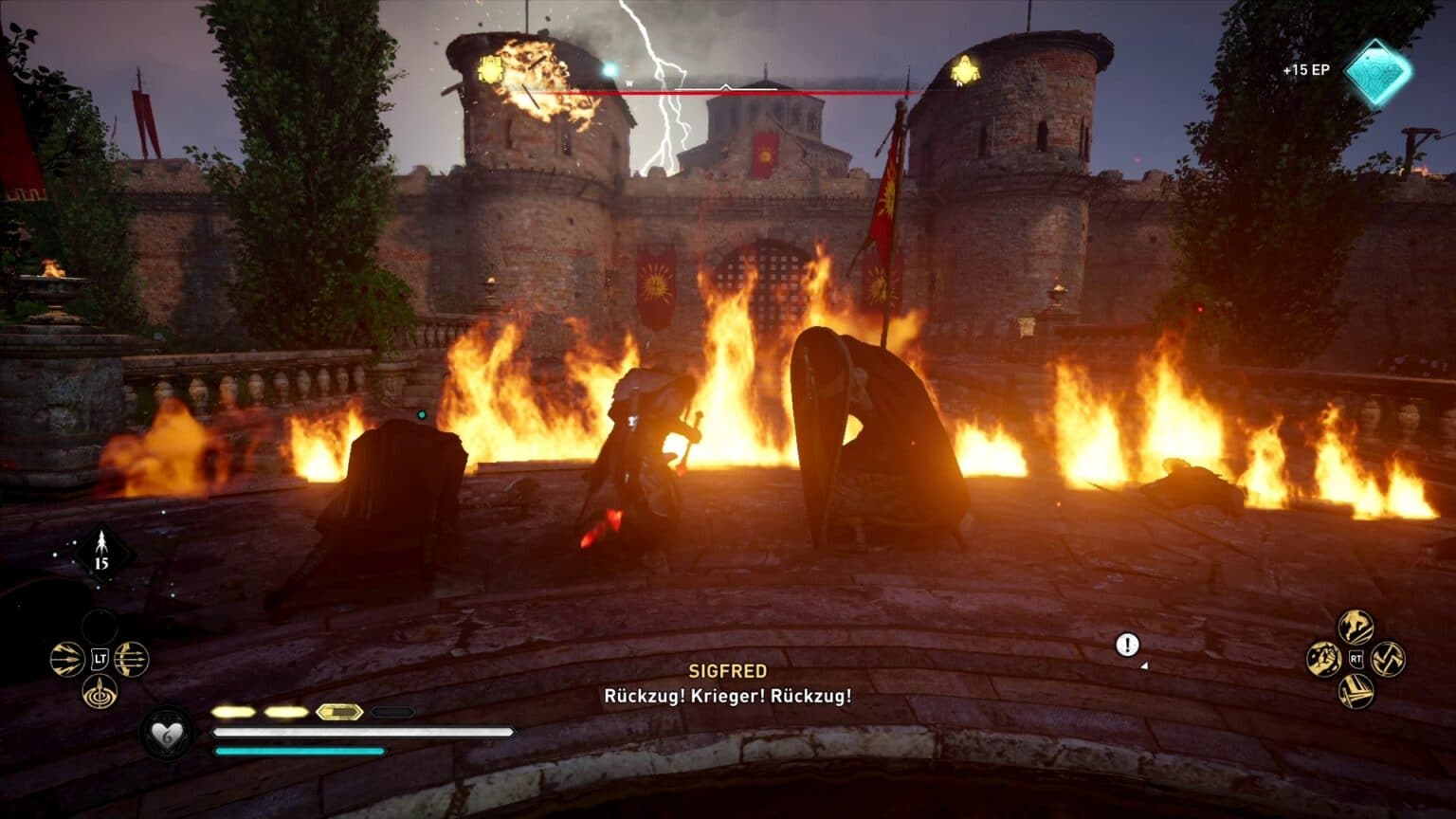Select the arrow volley ability in left wheel
Screen dimensions: 1456x819
[x=66, y=658]
